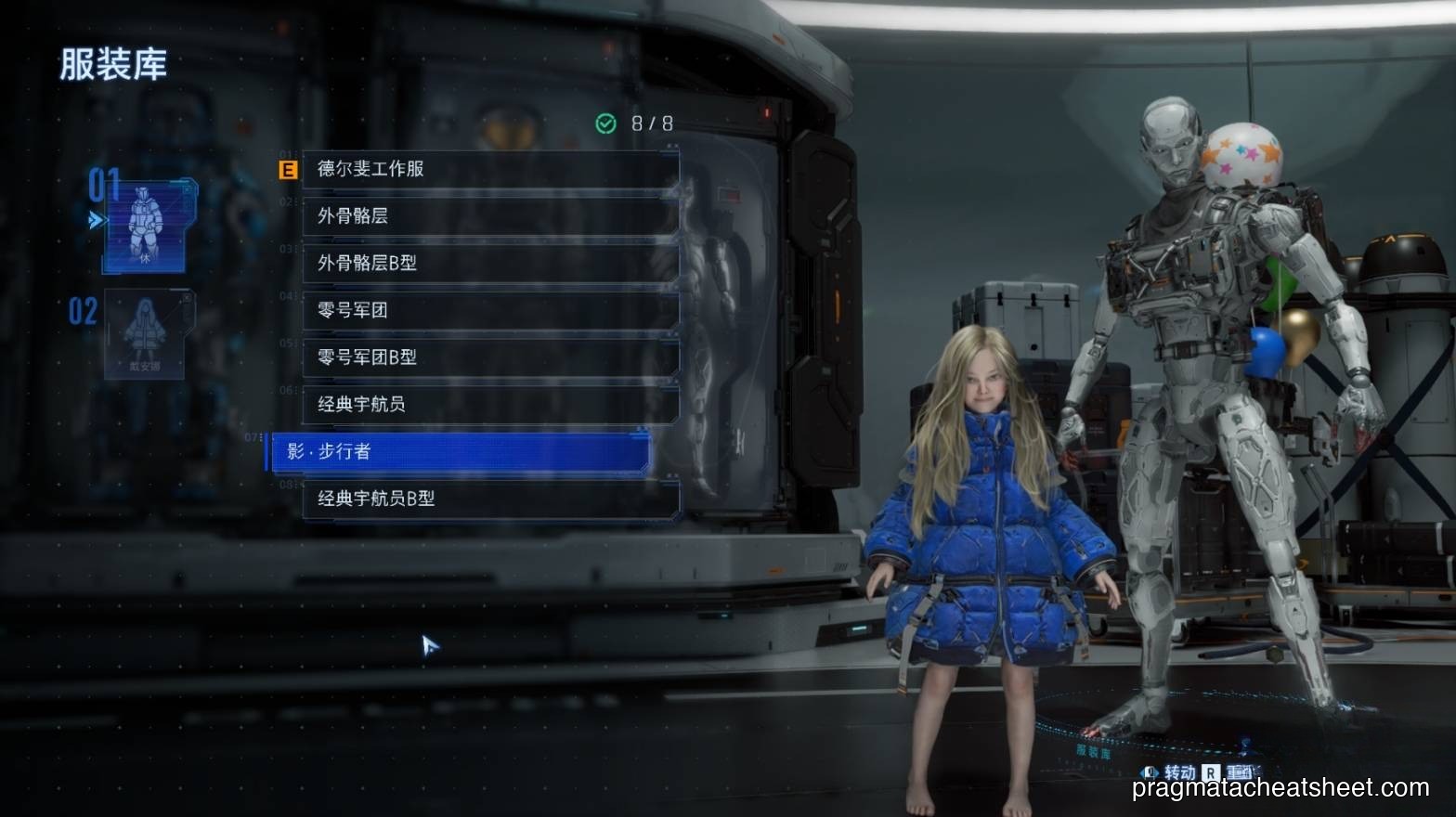
Task: Select the 德尔斐工作服 outfit
Action: click(x=490, y=169)
